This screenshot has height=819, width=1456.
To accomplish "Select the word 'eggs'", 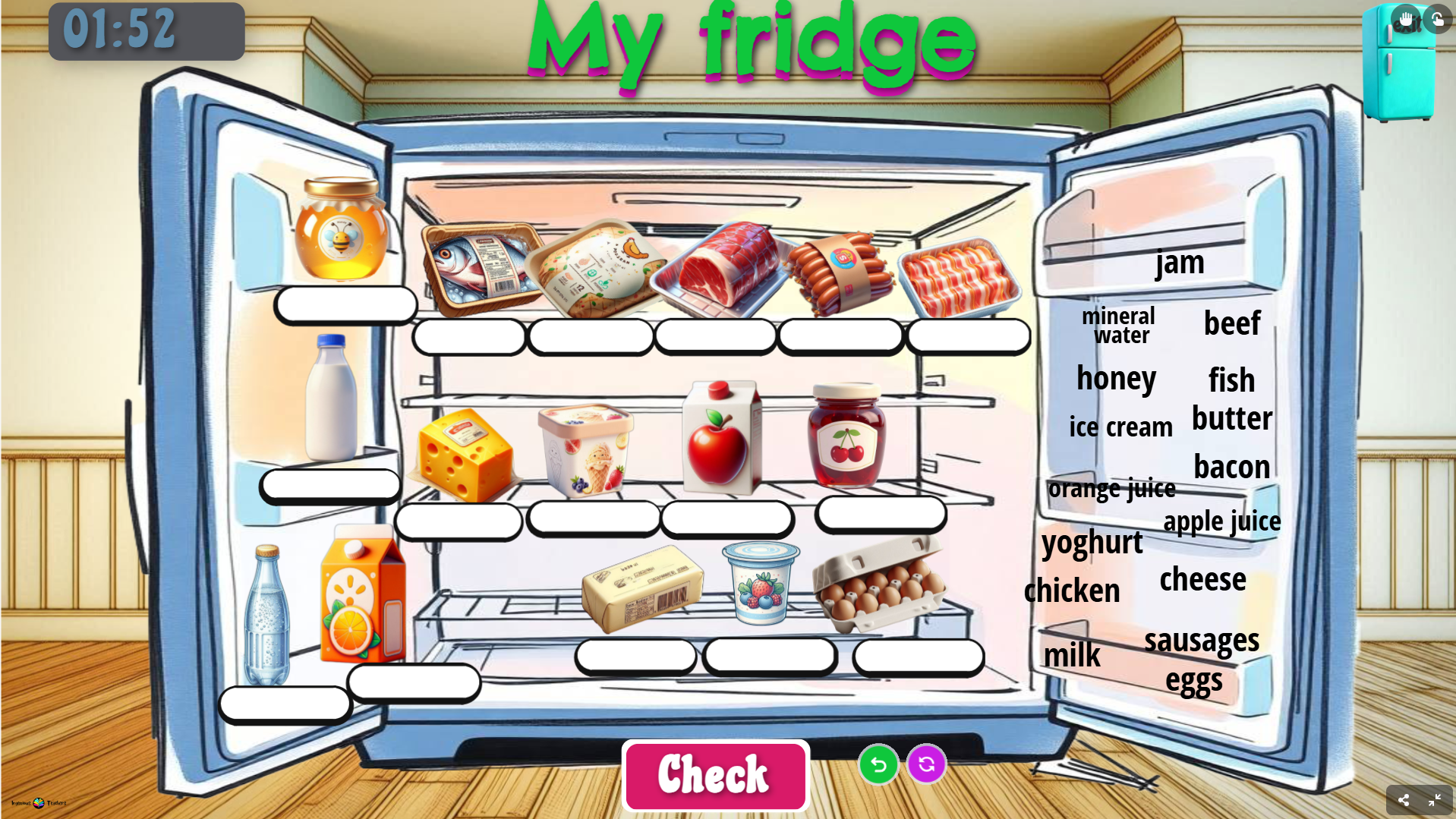I will (x=1193, y=681).
